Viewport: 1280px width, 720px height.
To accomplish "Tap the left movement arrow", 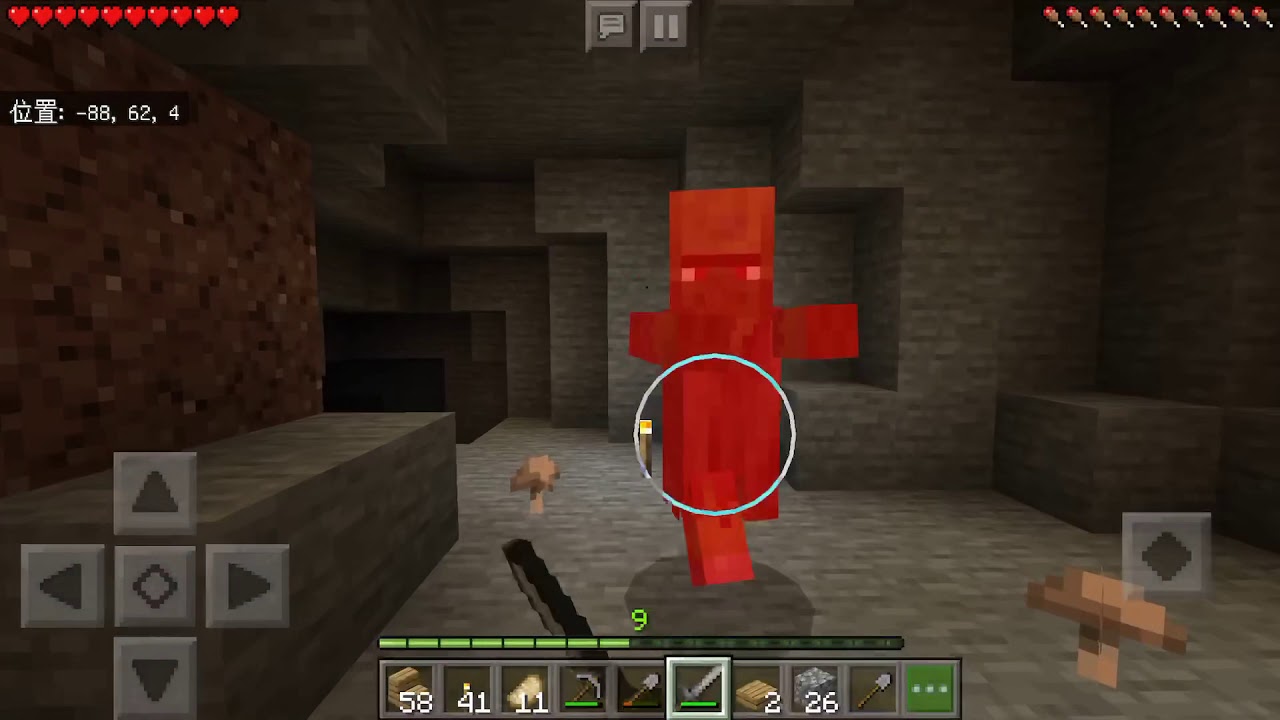I will coord(62,586).
